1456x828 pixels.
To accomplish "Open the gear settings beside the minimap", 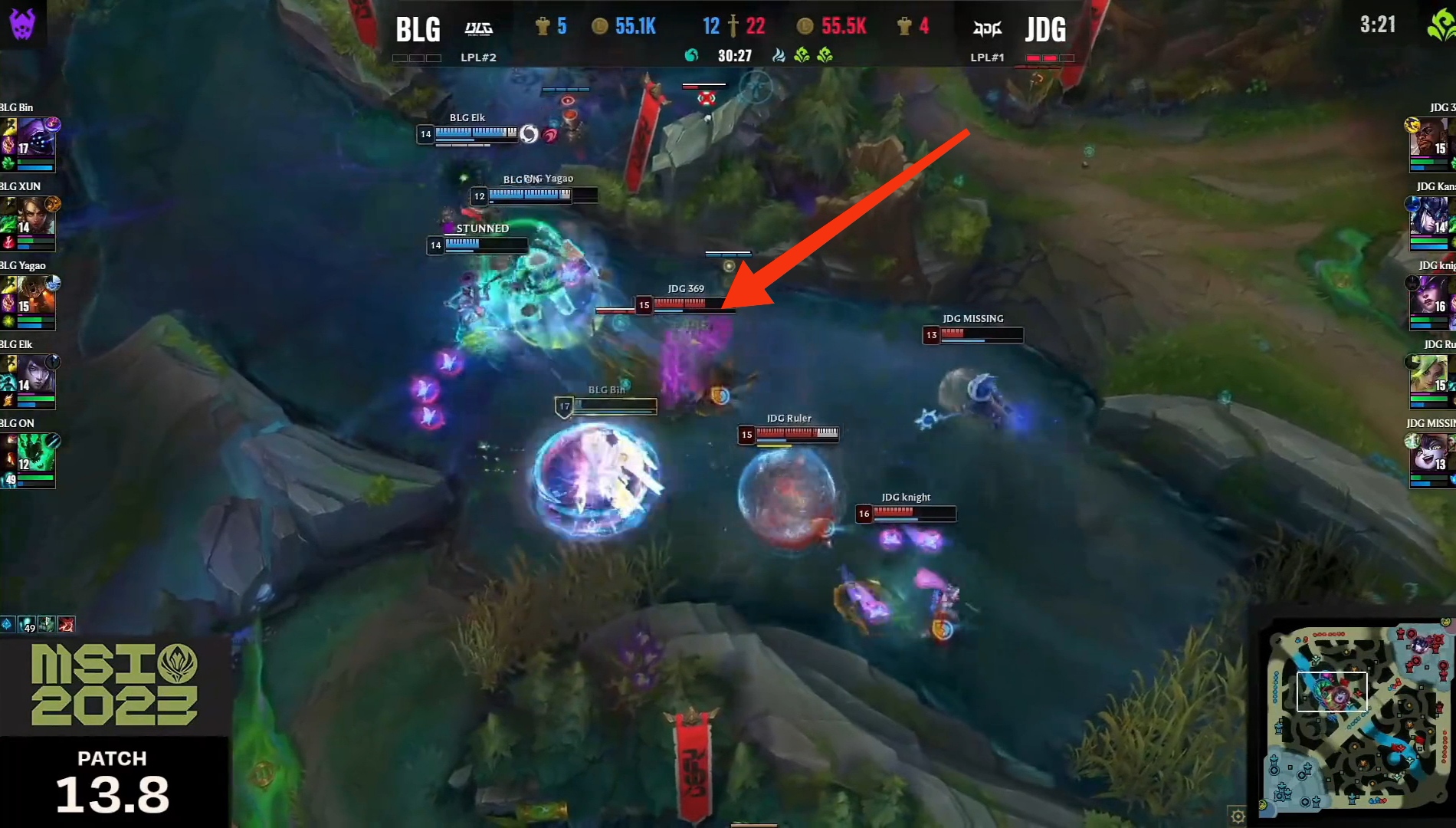I will pyautogui.click(x=1238, y=816).
